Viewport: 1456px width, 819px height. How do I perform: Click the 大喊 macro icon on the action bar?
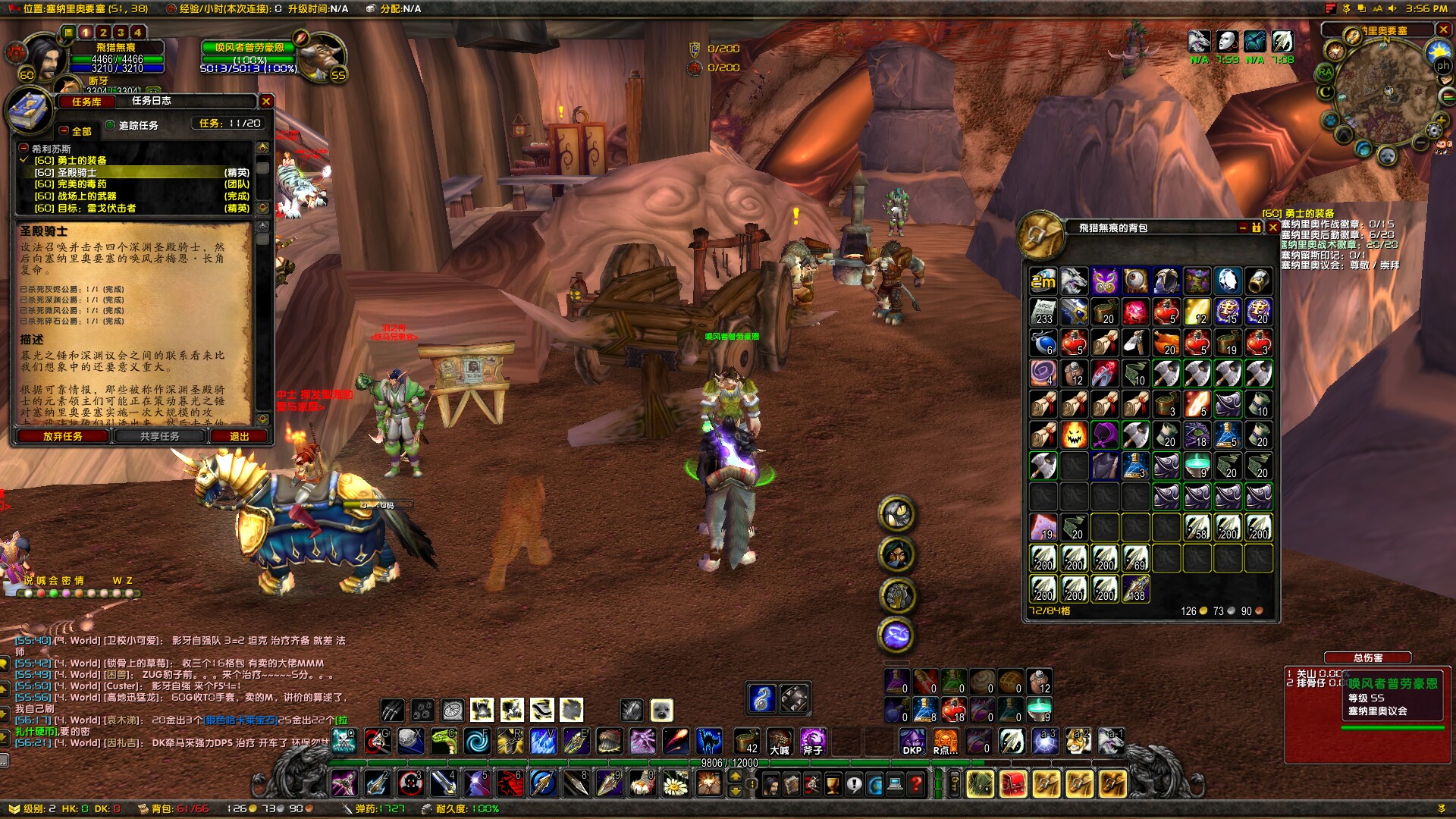tap(779, 741)
